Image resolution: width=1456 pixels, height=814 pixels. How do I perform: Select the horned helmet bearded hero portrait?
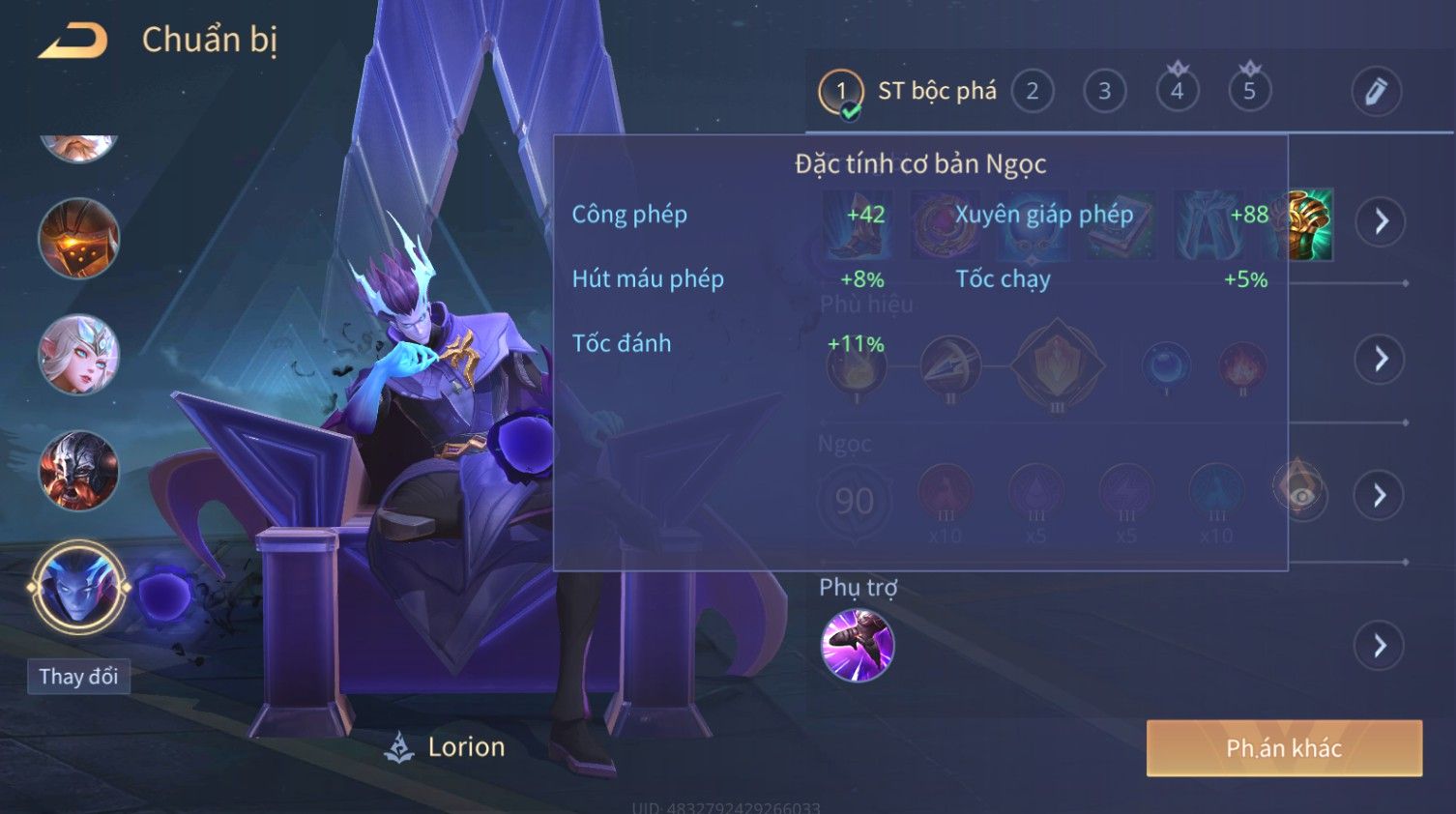tap(78, 471)
